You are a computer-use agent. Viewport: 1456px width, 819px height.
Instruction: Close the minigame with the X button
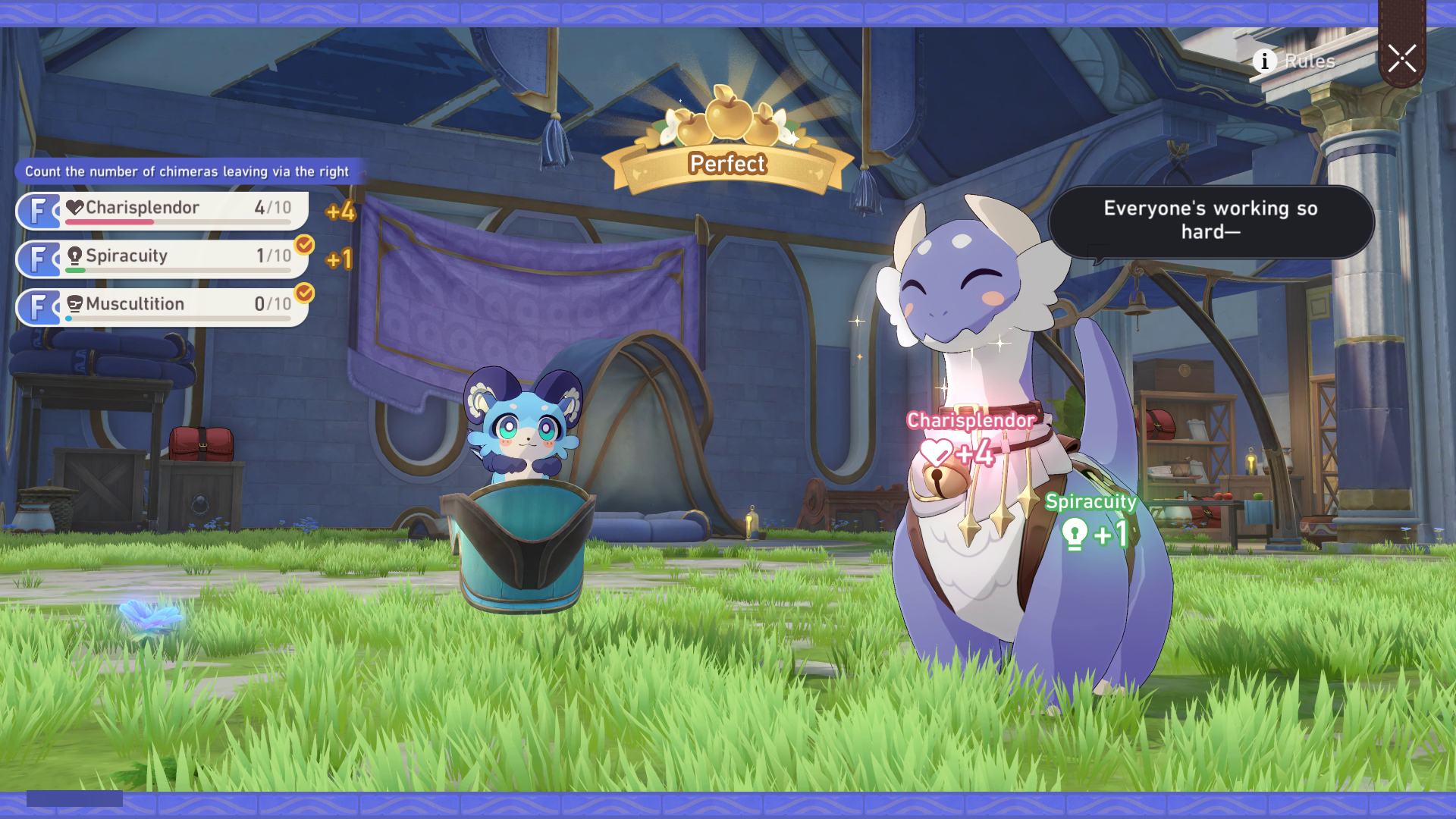coord(1401,58)
